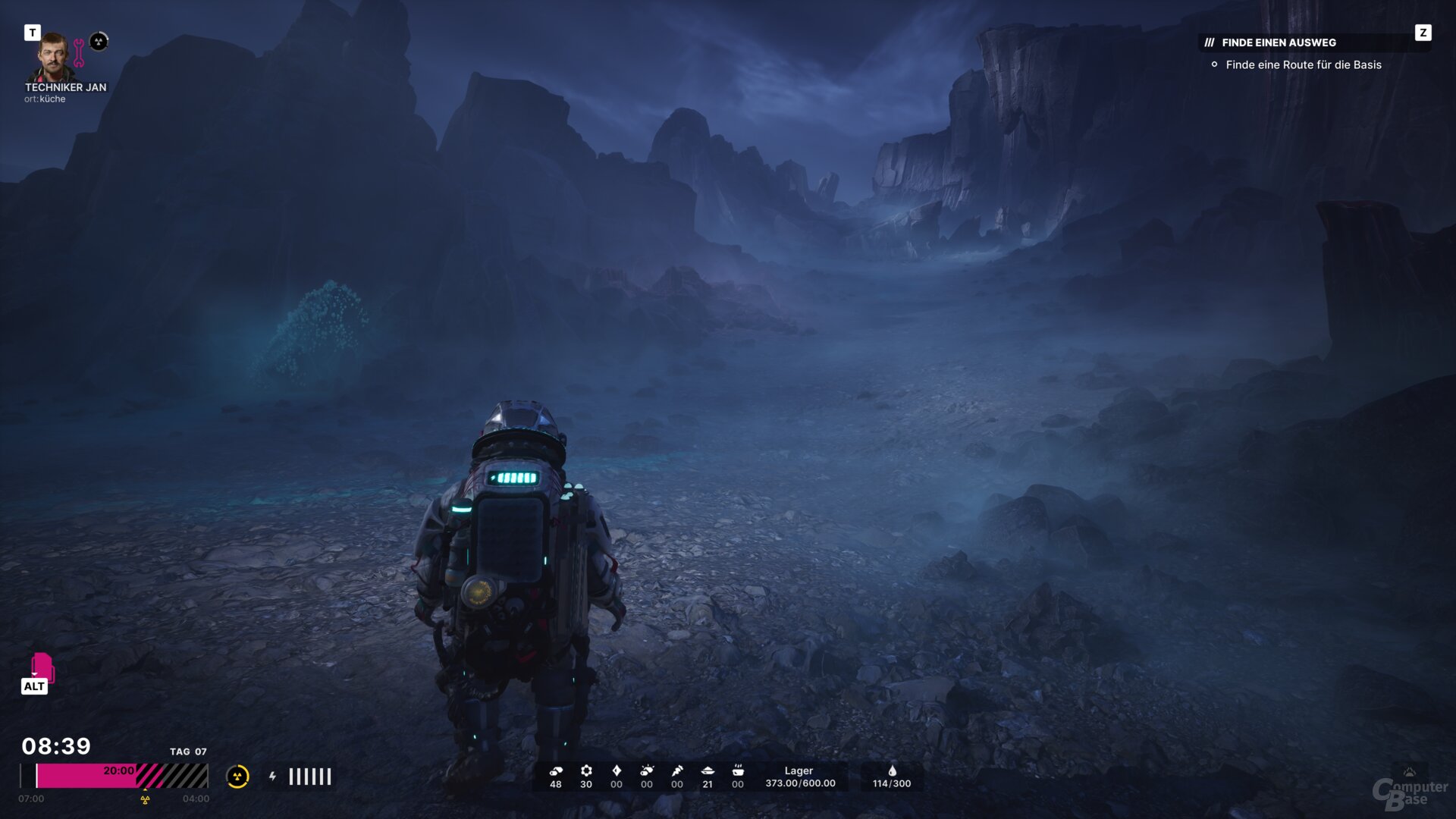Click the yellow radiation gauge icon
The height and width of the screenshot is (819, 1456).
(x=237, y=777)
